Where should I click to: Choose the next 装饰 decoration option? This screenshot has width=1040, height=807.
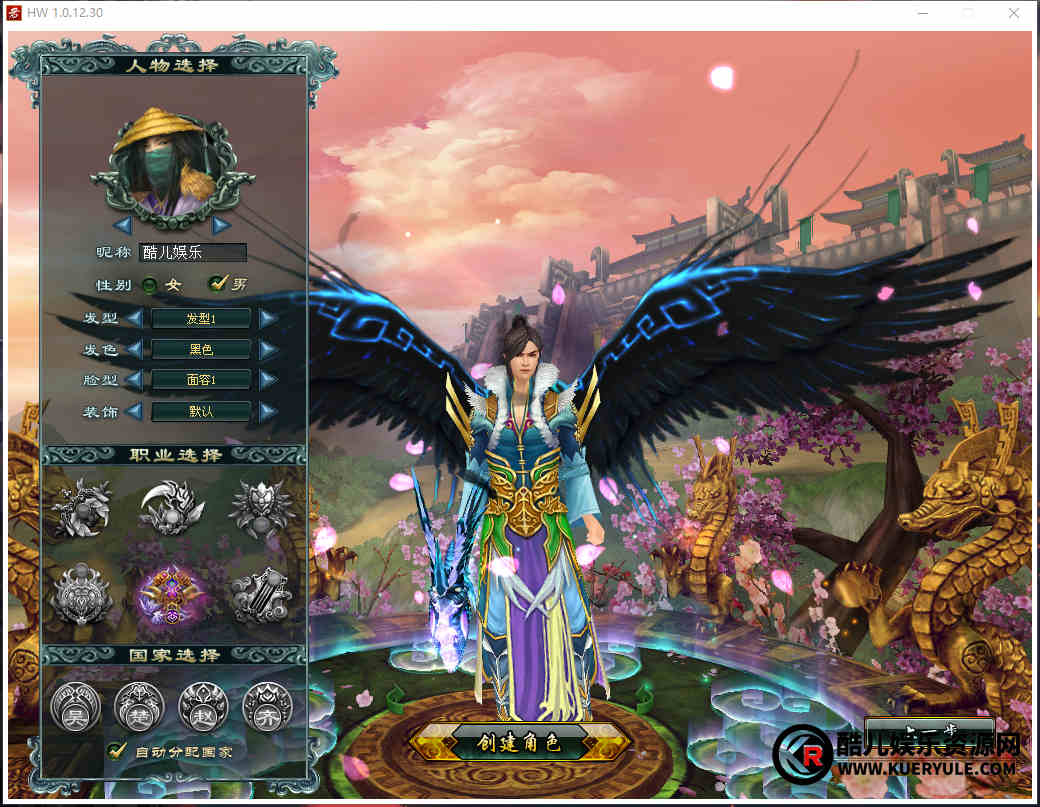(268, 411)
